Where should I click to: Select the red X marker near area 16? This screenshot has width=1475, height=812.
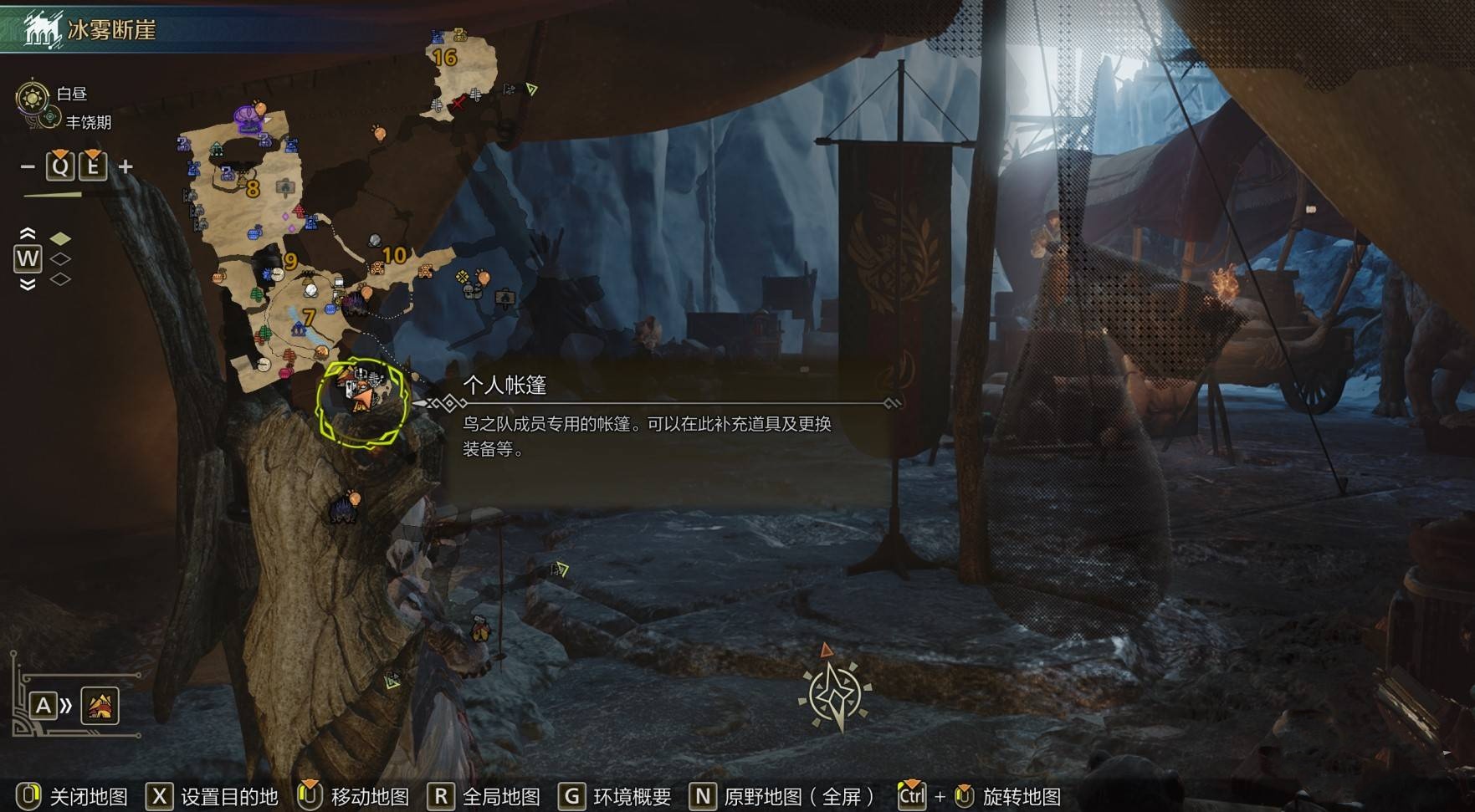458,103
